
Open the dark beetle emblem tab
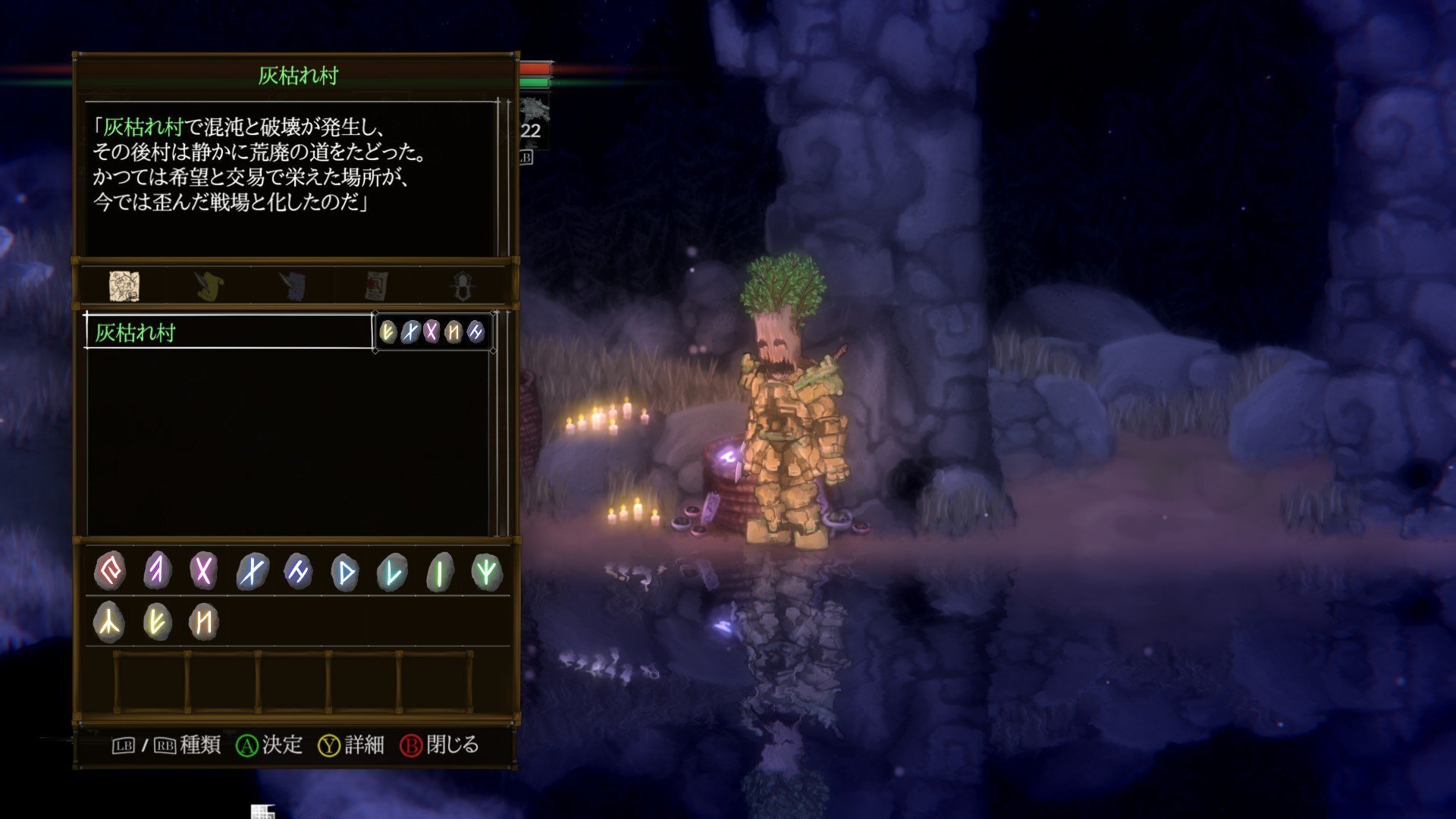pos(461,286)
